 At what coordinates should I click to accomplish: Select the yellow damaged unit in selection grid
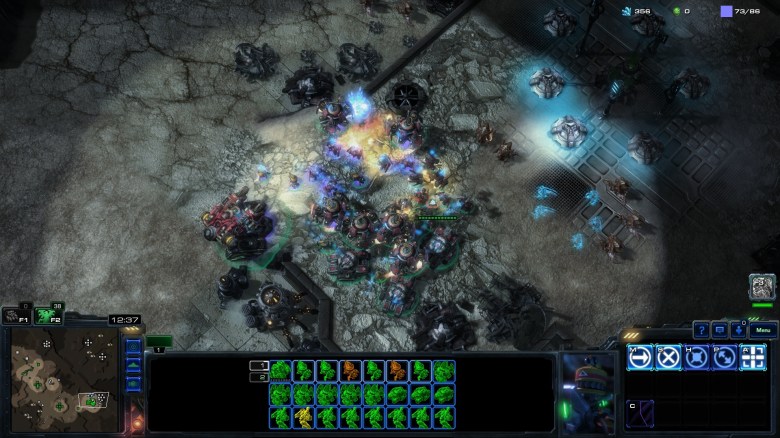(301, 417)
